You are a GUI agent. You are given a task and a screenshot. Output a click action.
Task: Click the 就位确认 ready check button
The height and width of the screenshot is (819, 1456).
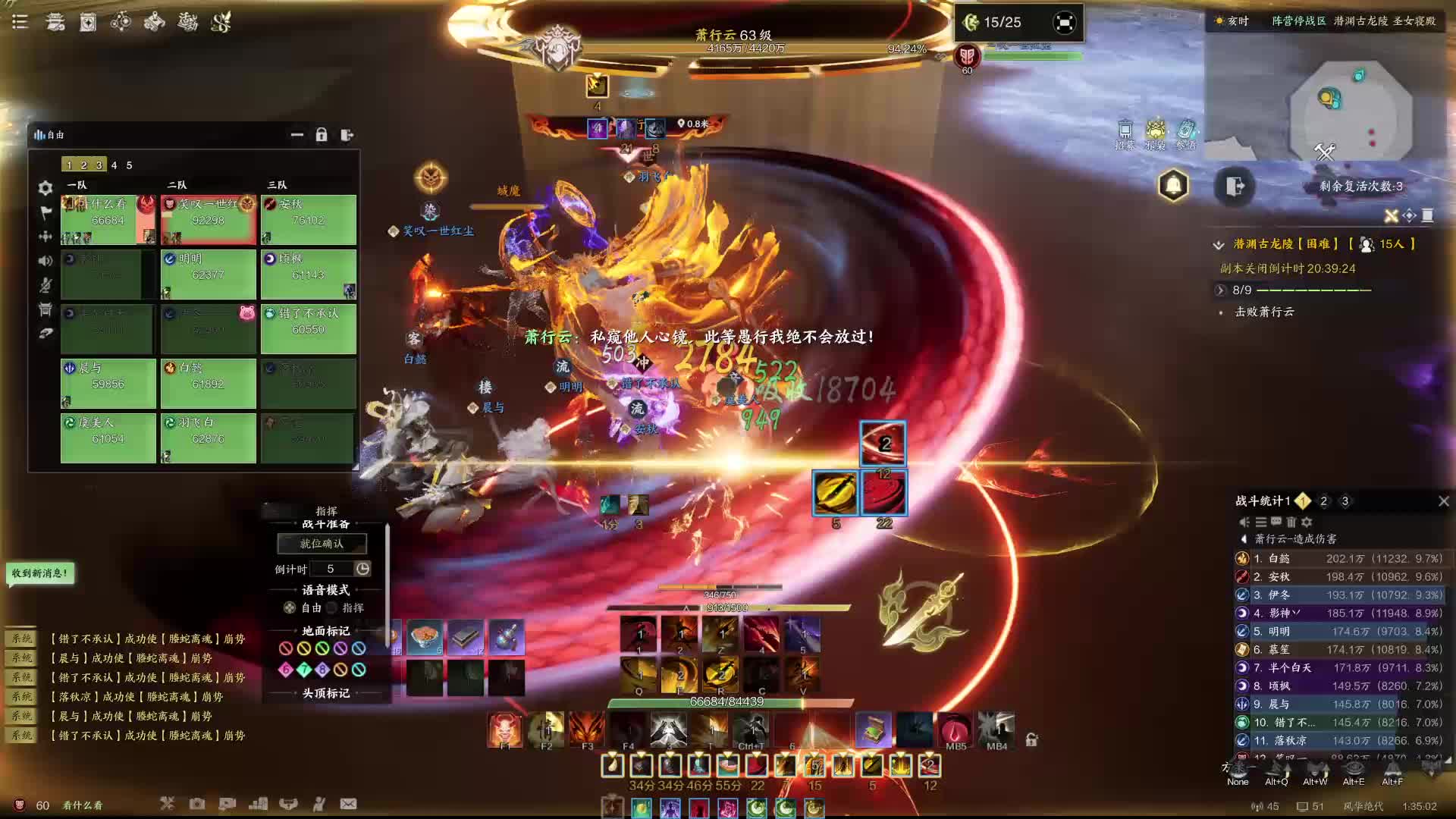coord(322,544)
